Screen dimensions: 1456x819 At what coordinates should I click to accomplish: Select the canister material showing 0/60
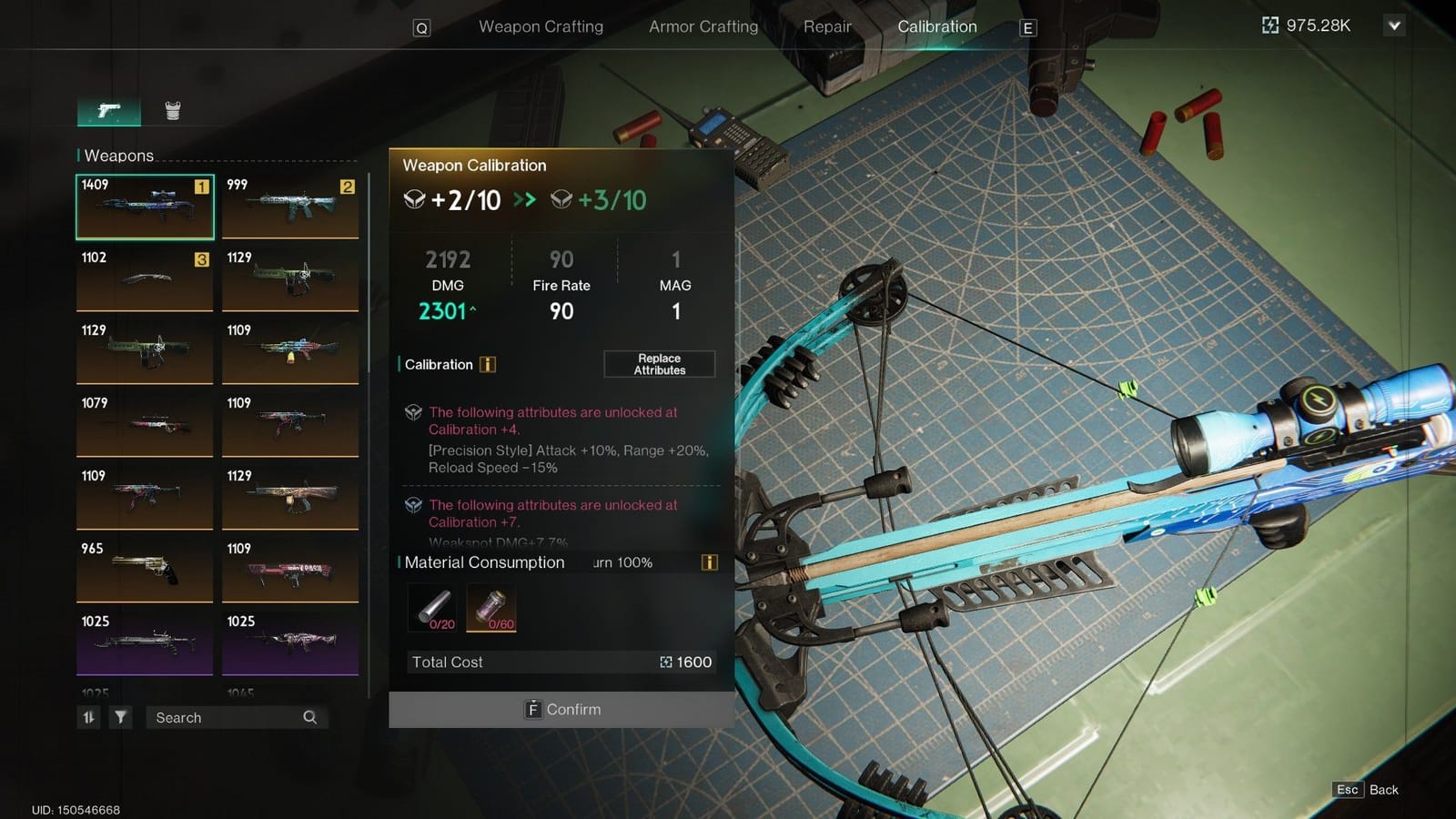click(x=492, y=607)
